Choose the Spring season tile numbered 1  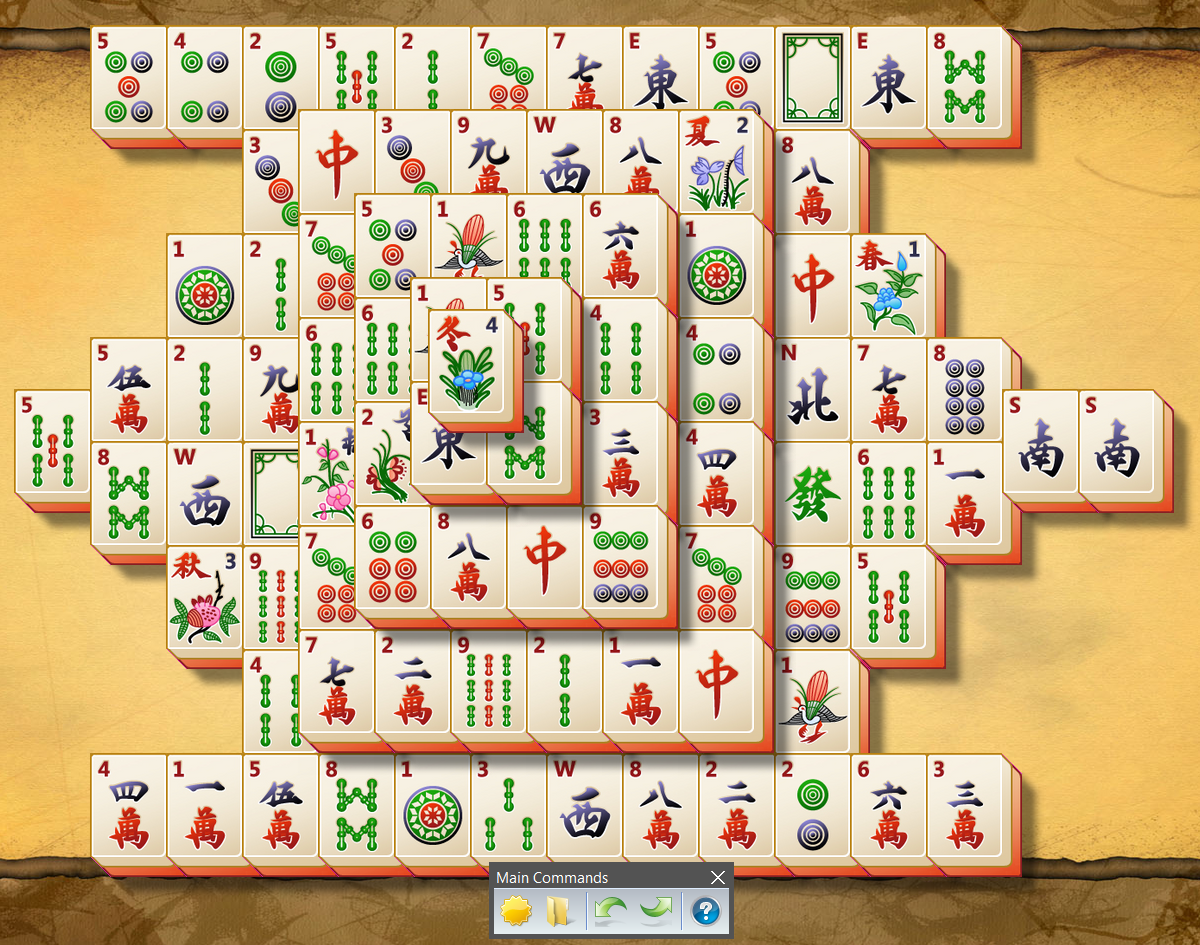click(x=889, y=286)
